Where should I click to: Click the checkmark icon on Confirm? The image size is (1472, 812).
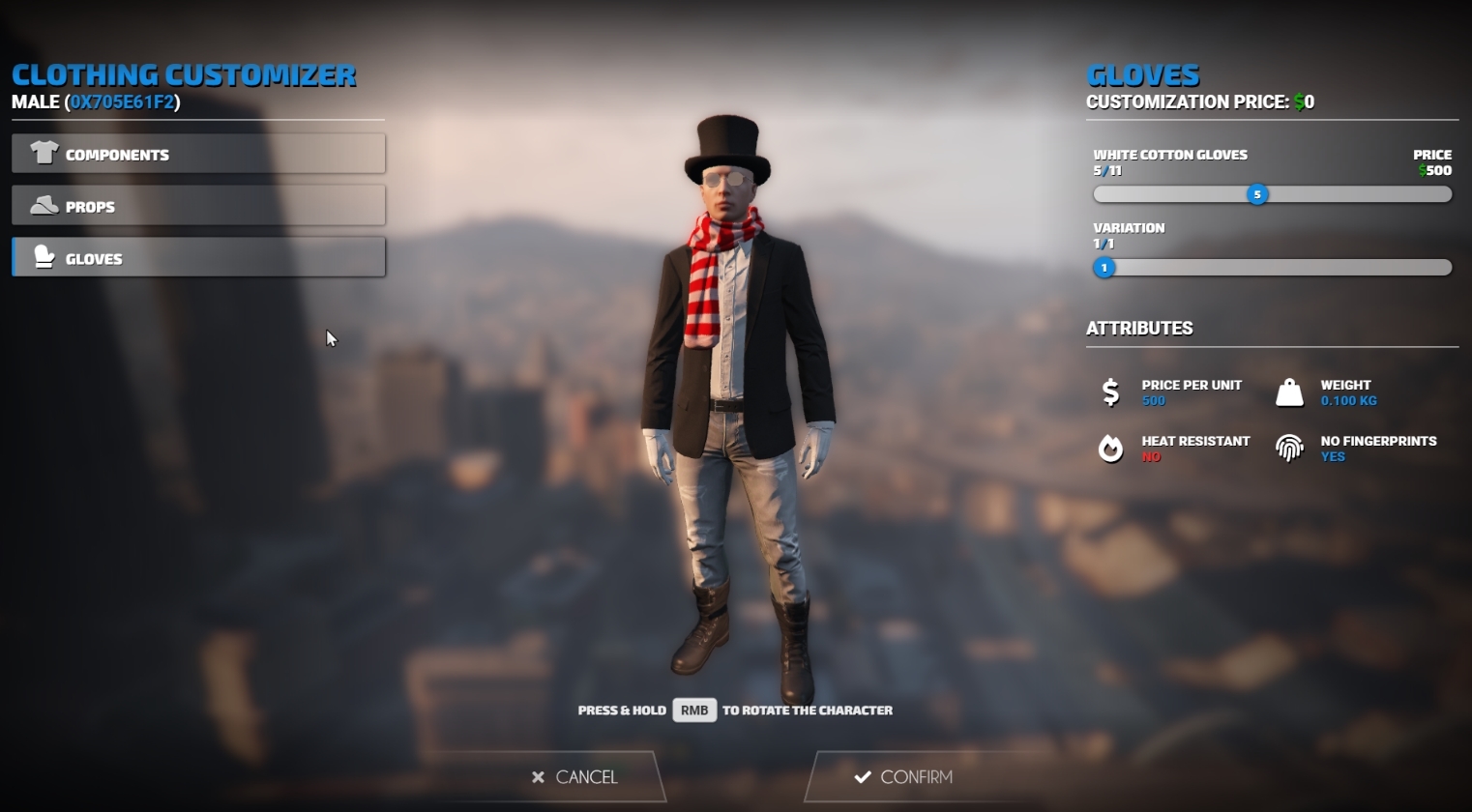(860, 776)
